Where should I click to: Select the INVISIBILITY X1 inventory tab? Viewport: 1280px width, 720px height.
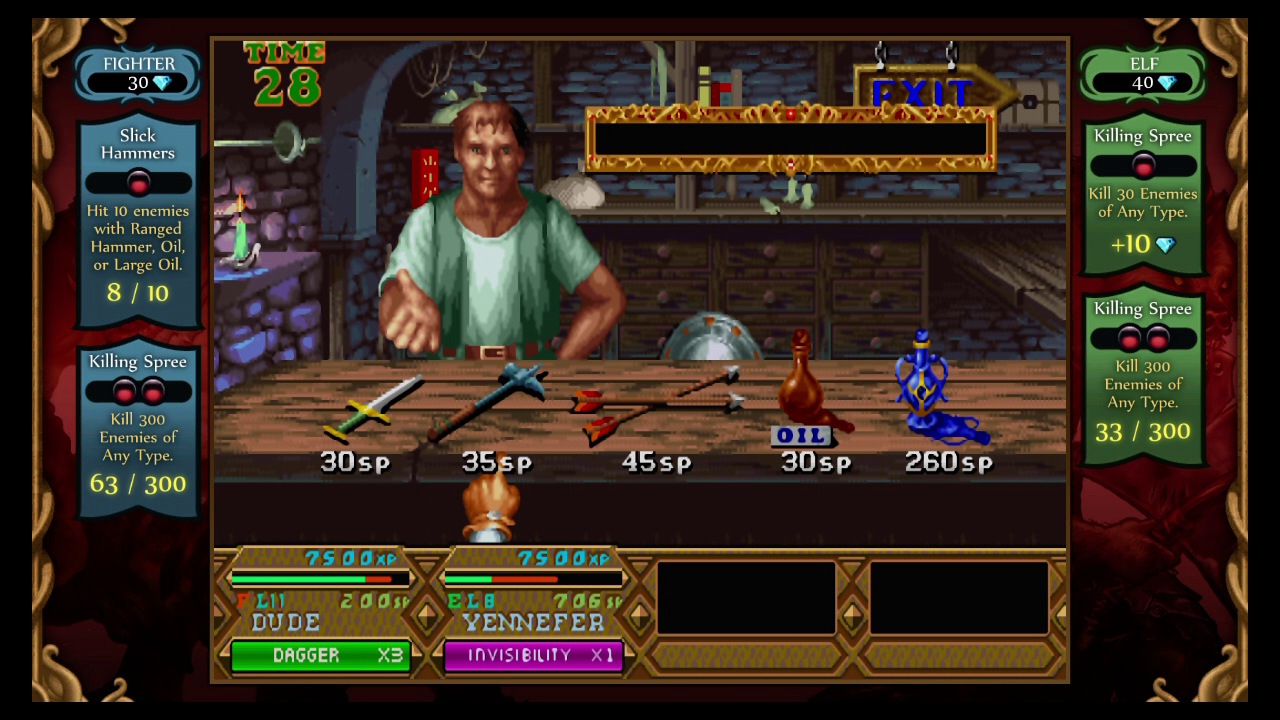(533, 656)
